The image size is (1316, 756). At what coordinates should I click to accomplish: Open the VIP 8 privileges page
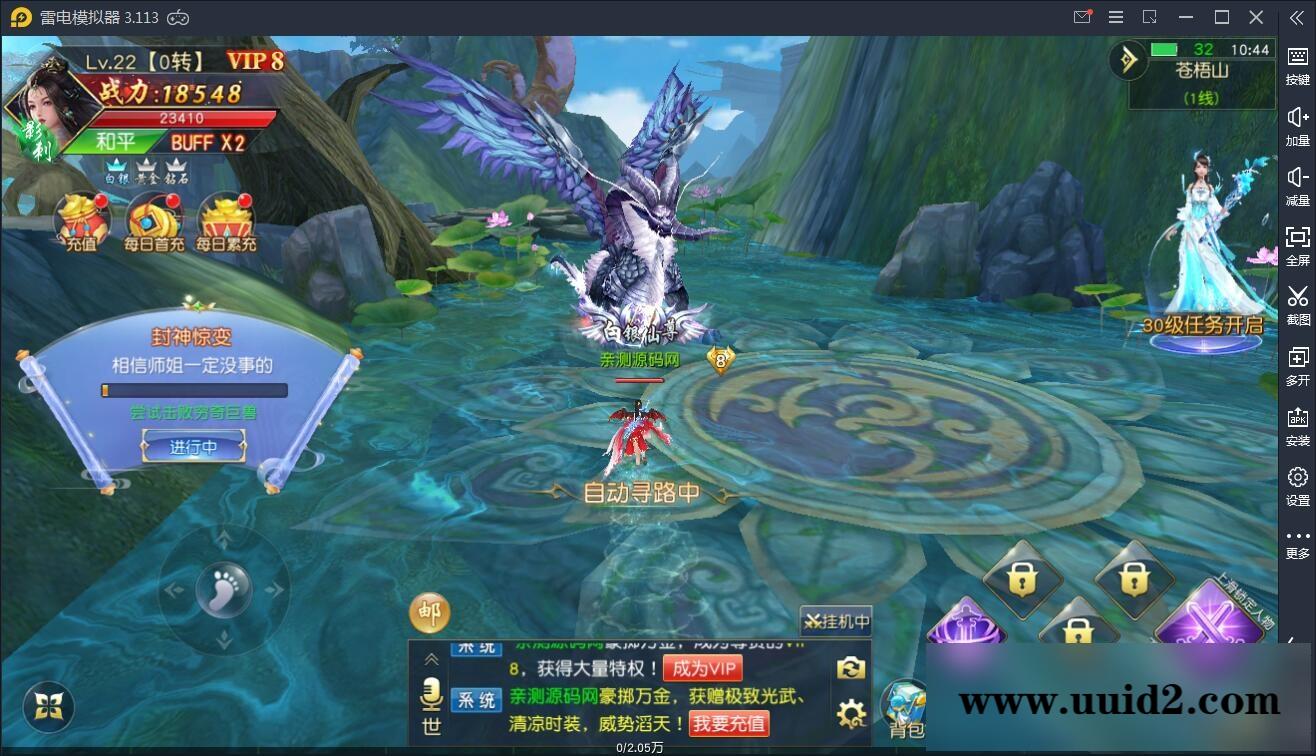[255, 61]
